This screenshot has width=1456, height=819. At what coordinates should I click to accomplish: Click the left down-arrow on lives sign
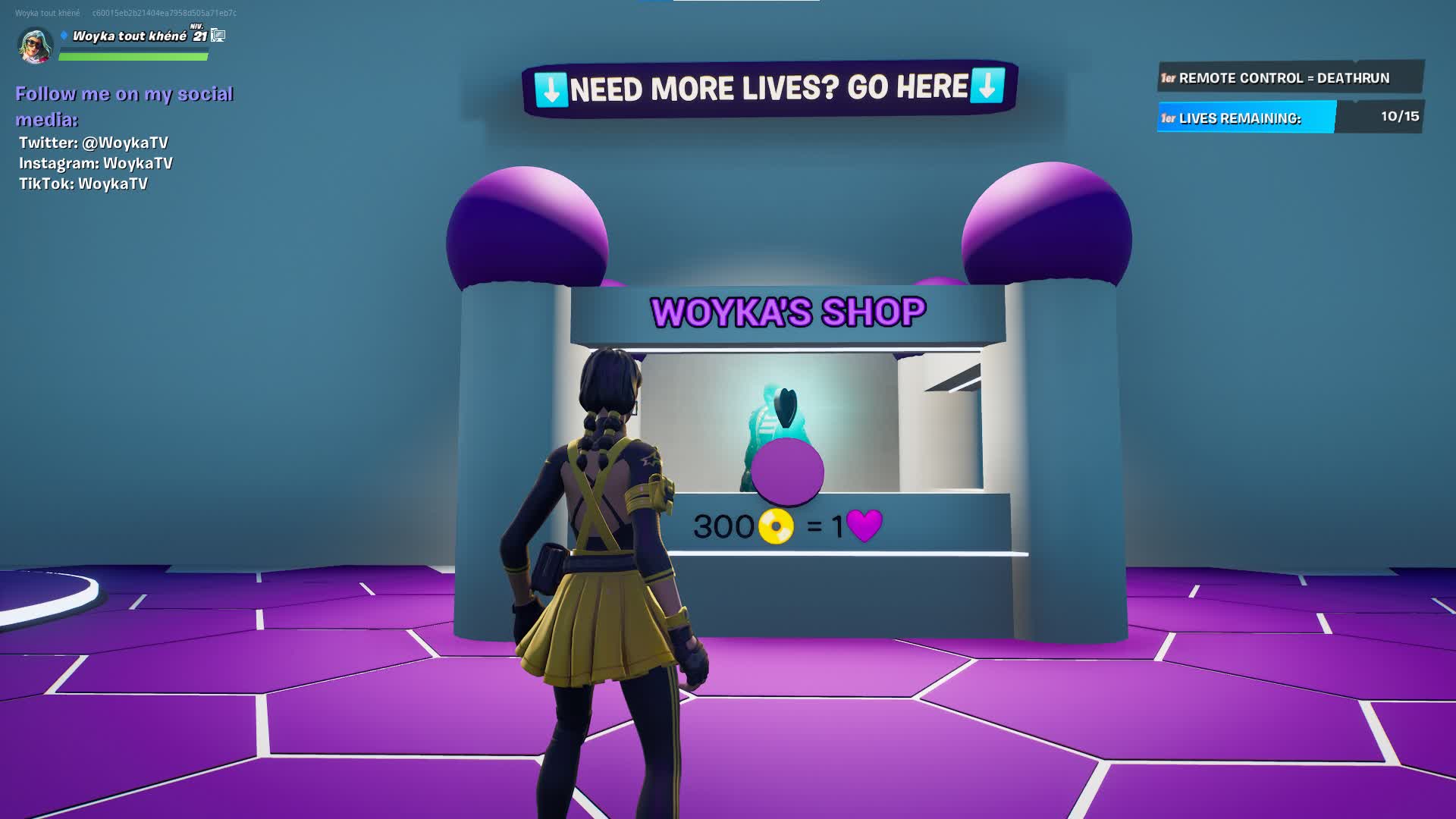pos(551,89)
